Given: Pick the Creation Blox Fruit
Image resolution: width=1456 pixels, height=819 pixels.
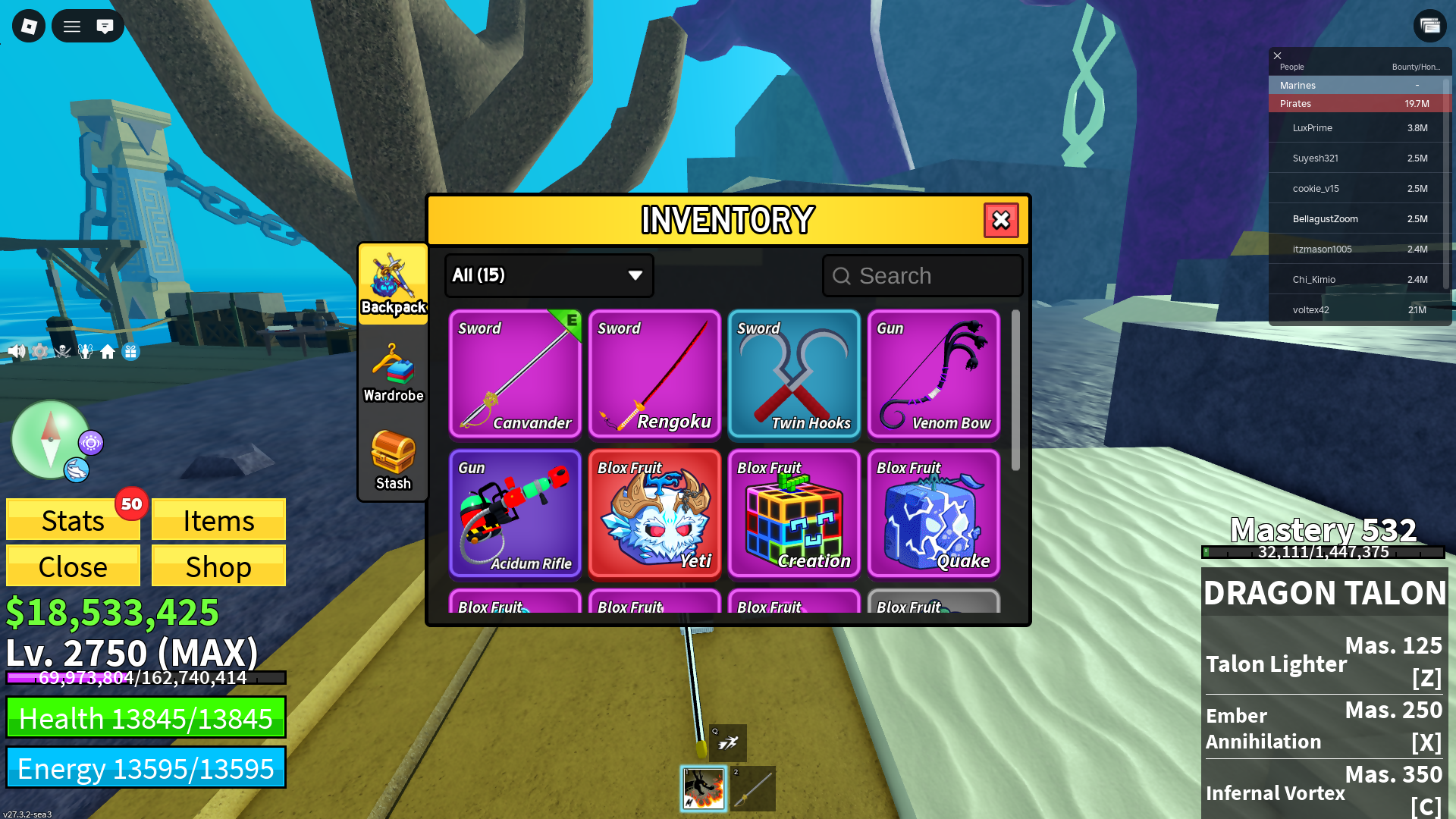Looking at the screenshot, I should coord(794,513).
